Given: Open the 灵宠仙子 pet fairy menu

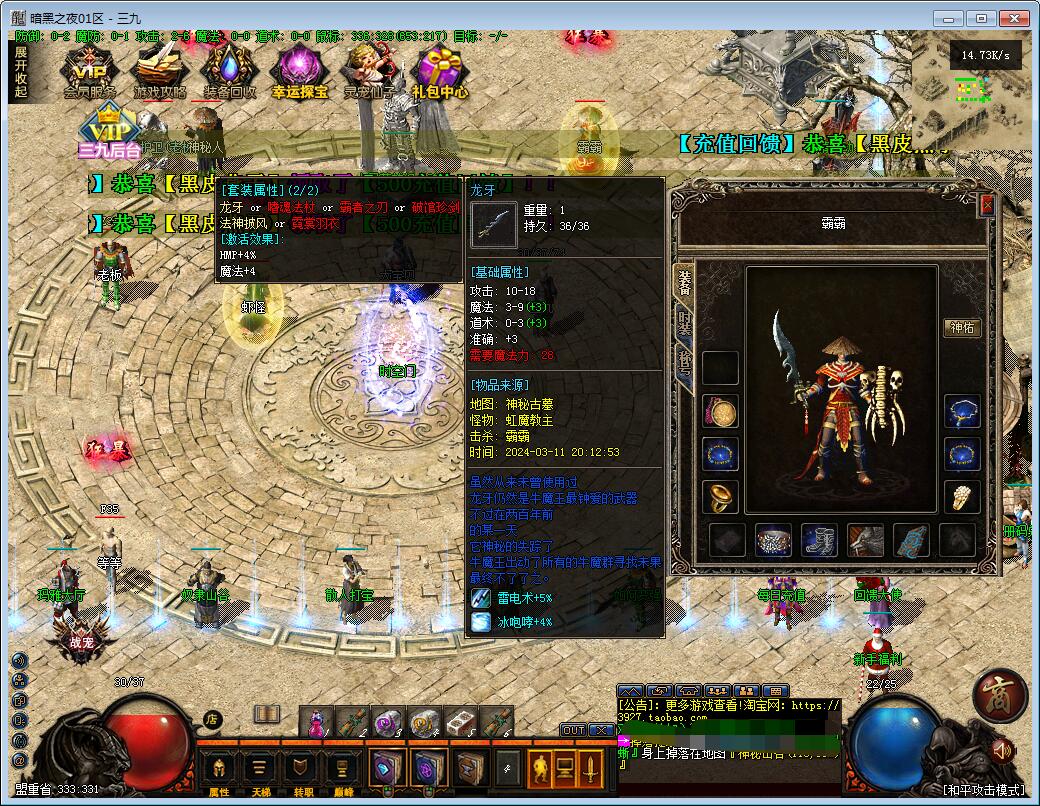Looking at the screenshot, I should pos(370,72).
